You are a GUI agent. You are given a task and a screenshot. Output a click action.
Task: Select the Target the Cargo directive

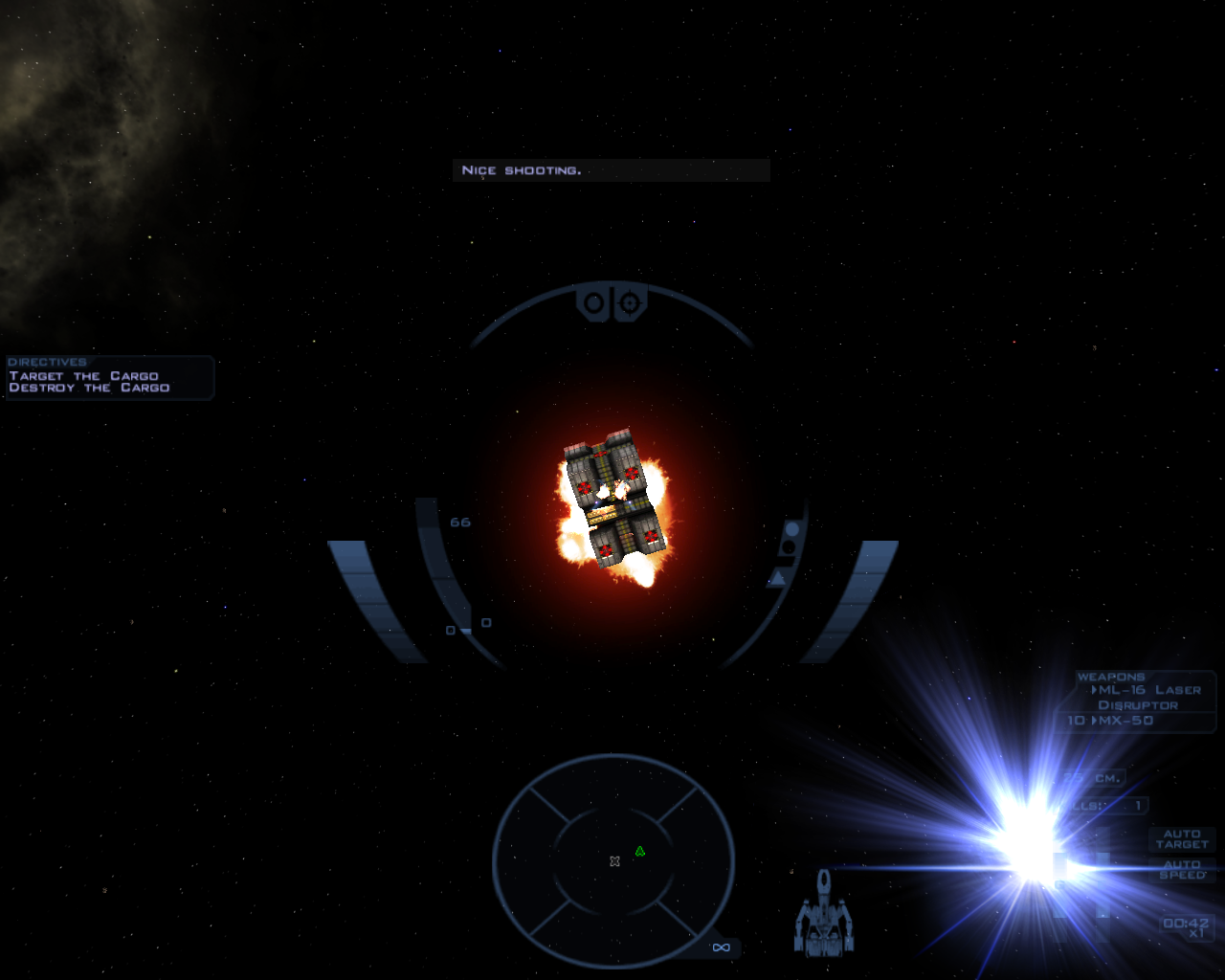(x=84, y=376)
